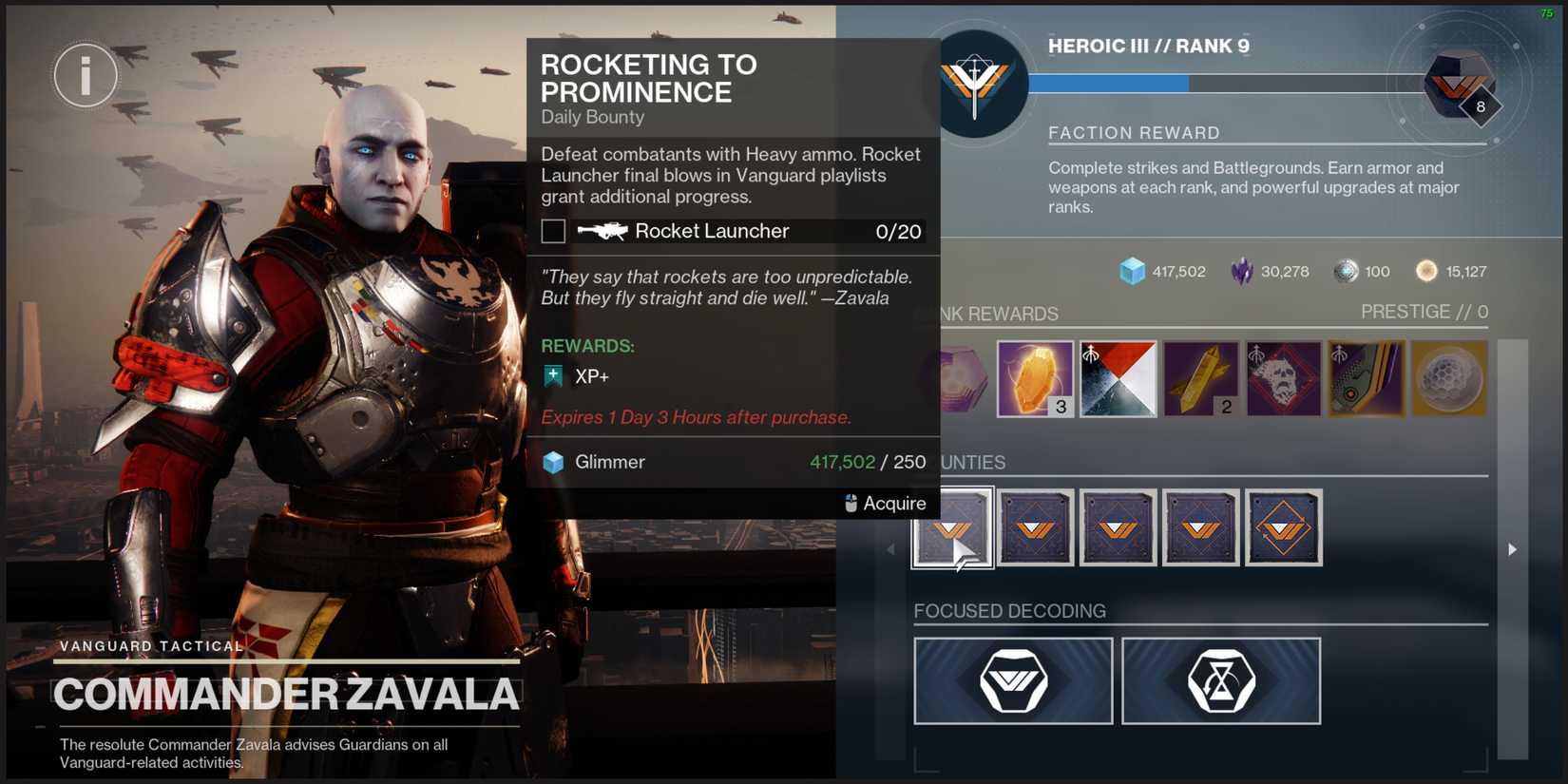
Task: Expand bounties list with the right arrow
Action: 1511,548
